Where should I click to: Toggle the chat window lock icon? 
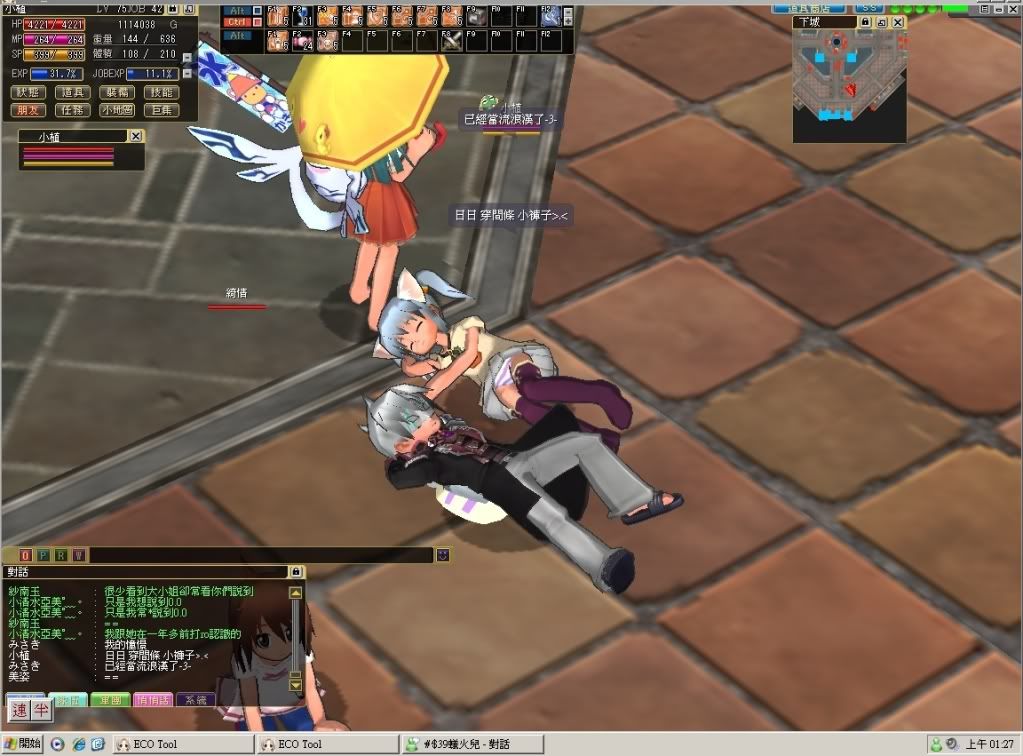[x=295, y=572]
